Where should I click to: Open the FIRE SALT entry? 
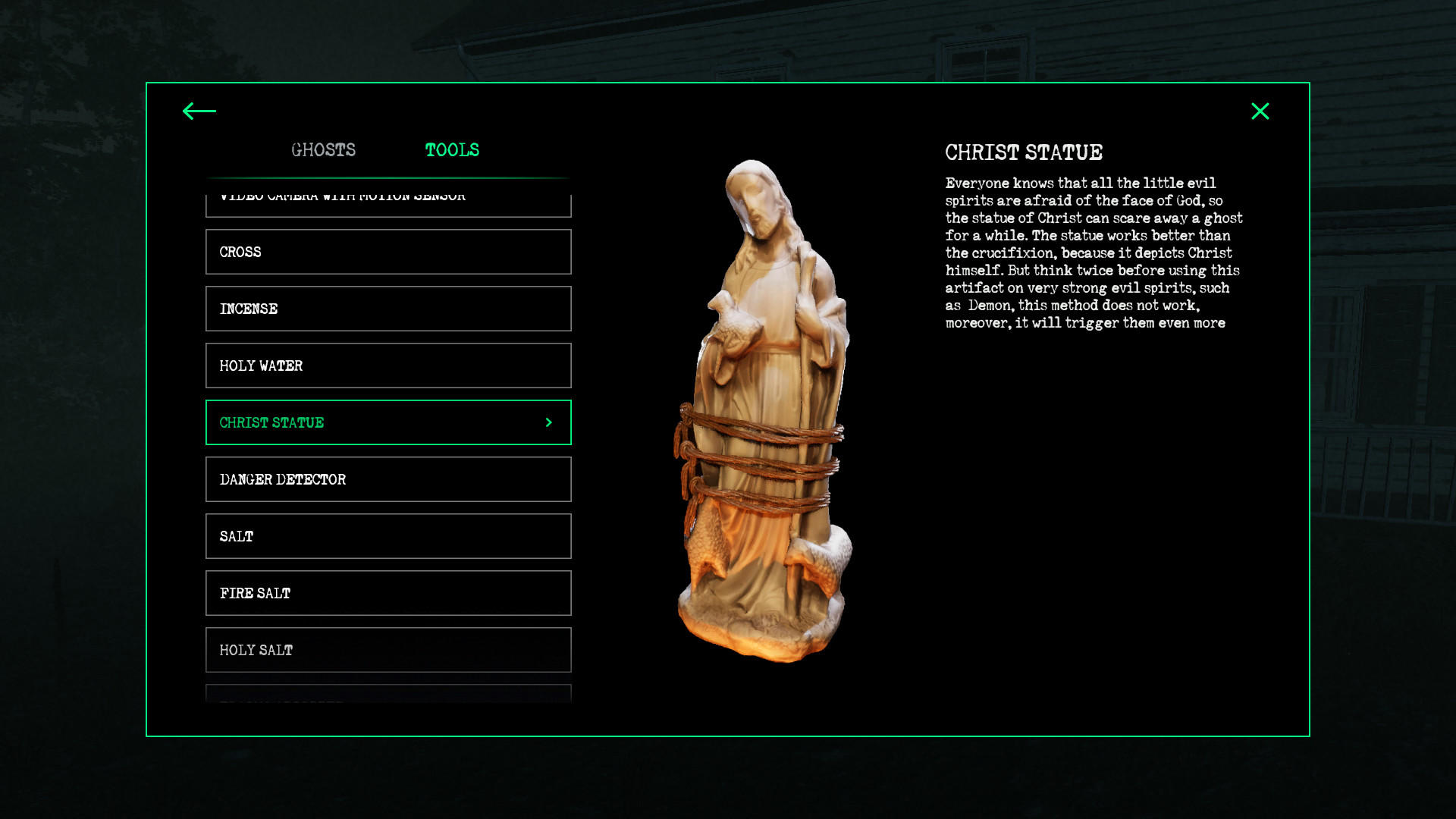coord(388,593)
